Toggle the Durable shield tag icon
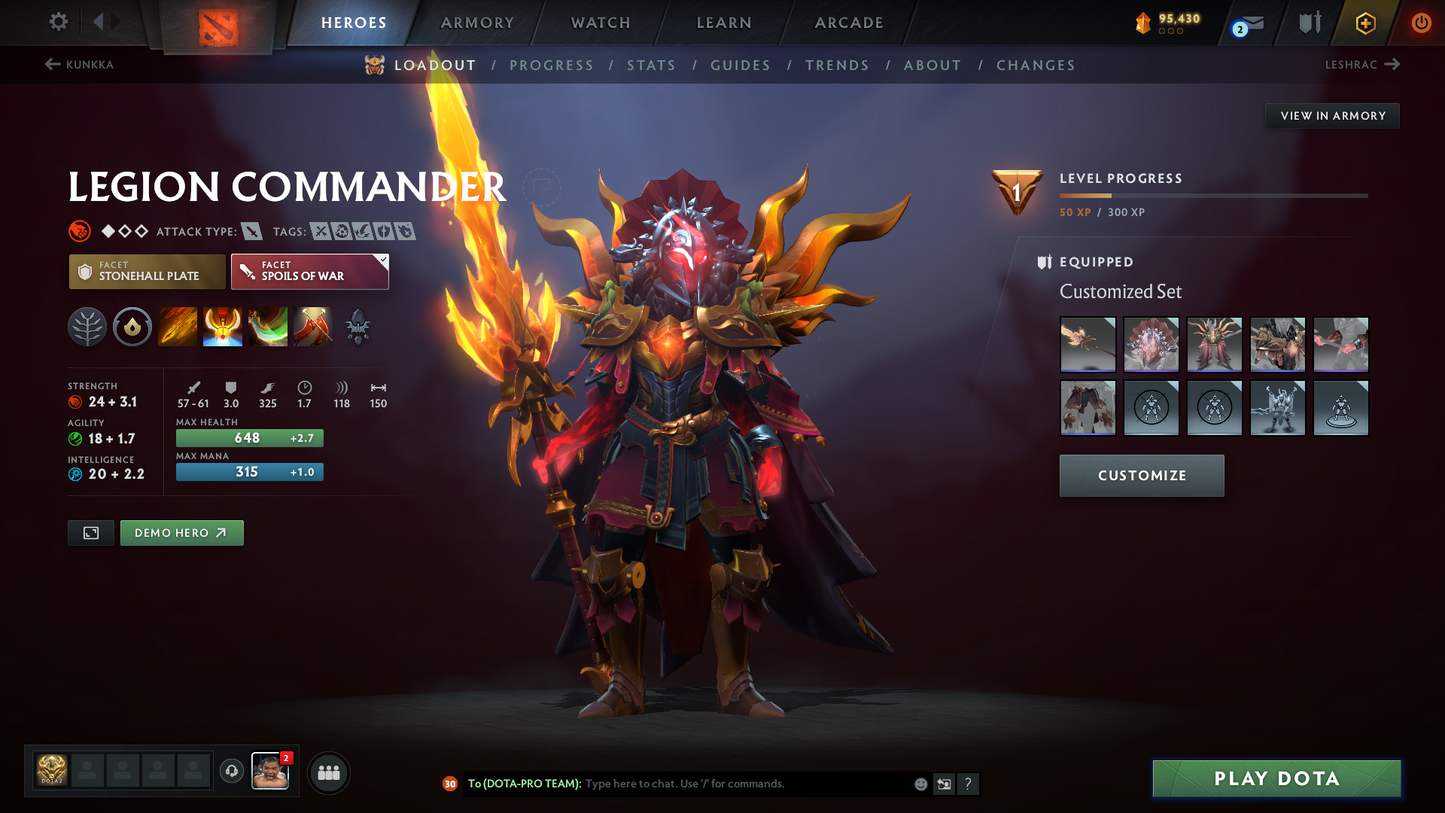 tap(381, 231)
